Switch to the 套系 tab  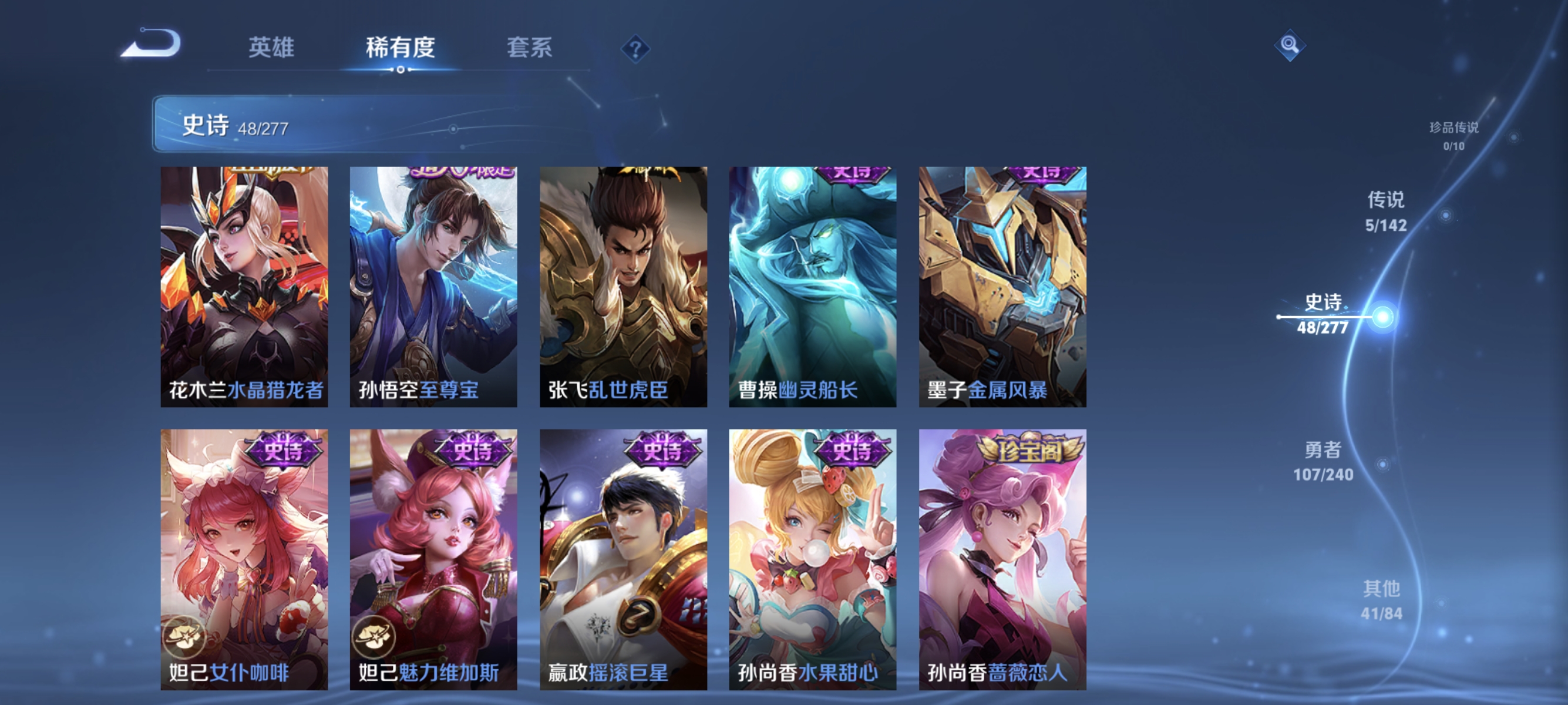click(531, 49)
